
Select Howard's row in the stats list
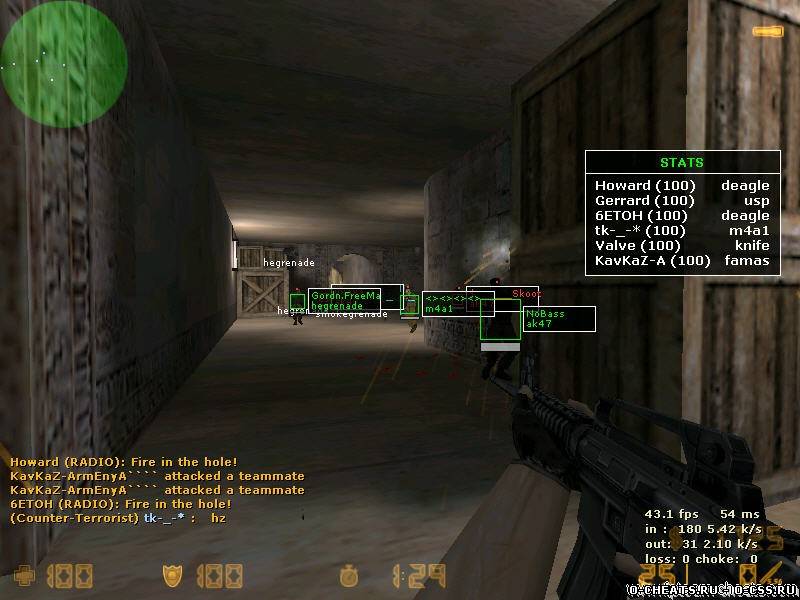coord(682,185)
